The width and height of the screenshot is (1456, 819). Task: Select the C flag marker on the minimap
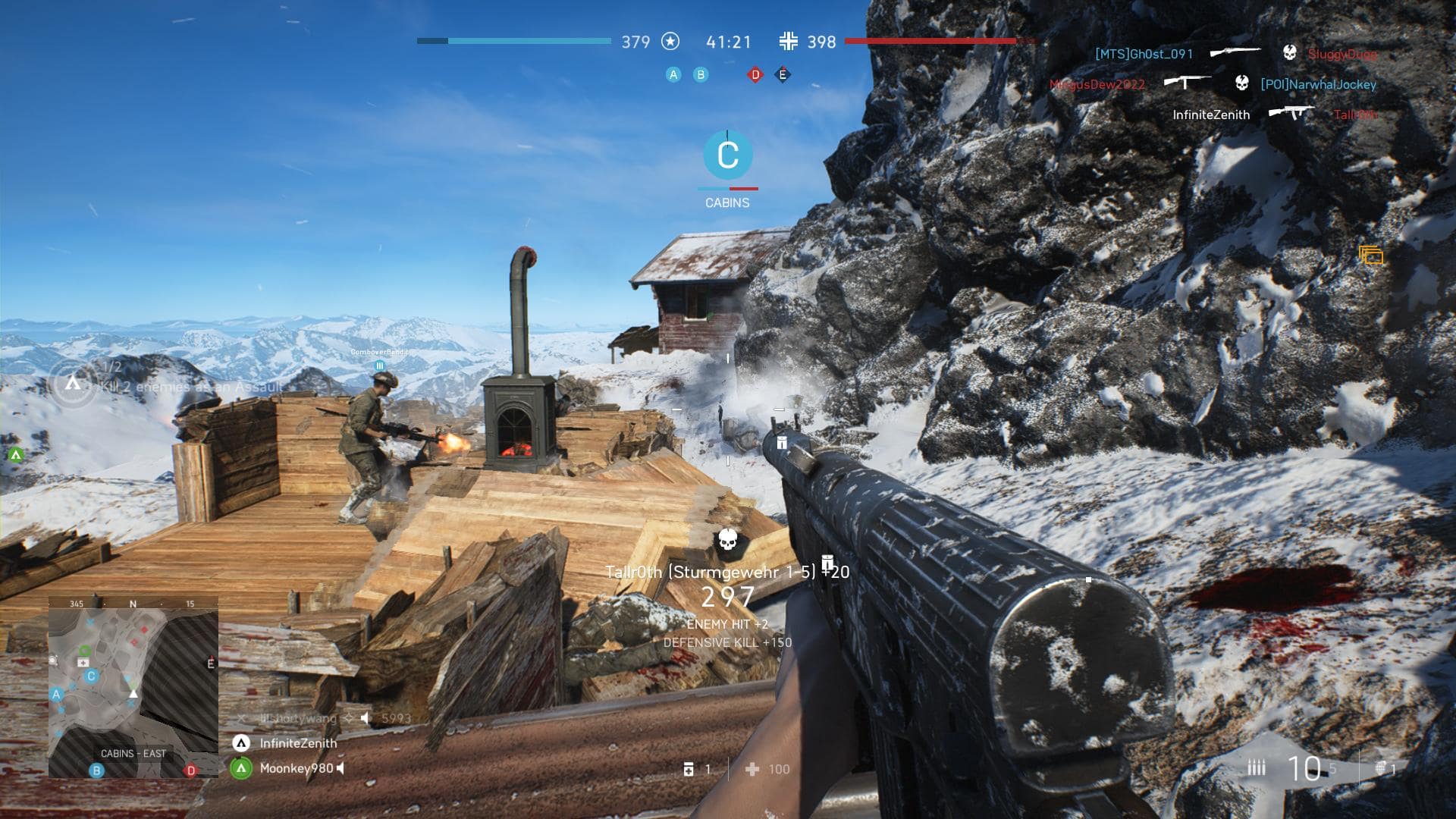click(x=91, y=676)
